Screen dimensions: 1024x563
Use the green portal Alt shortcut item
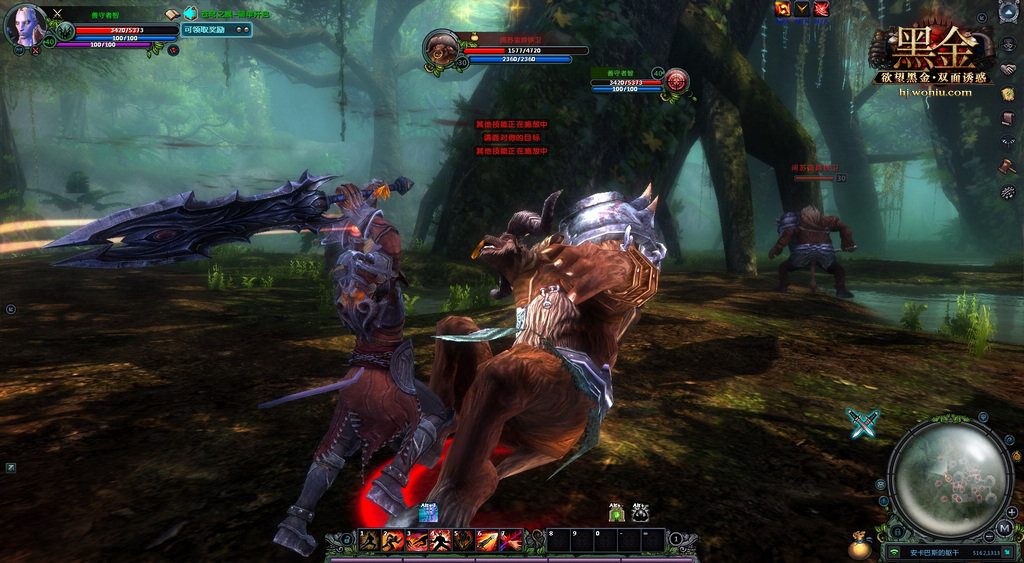(617, 513)
